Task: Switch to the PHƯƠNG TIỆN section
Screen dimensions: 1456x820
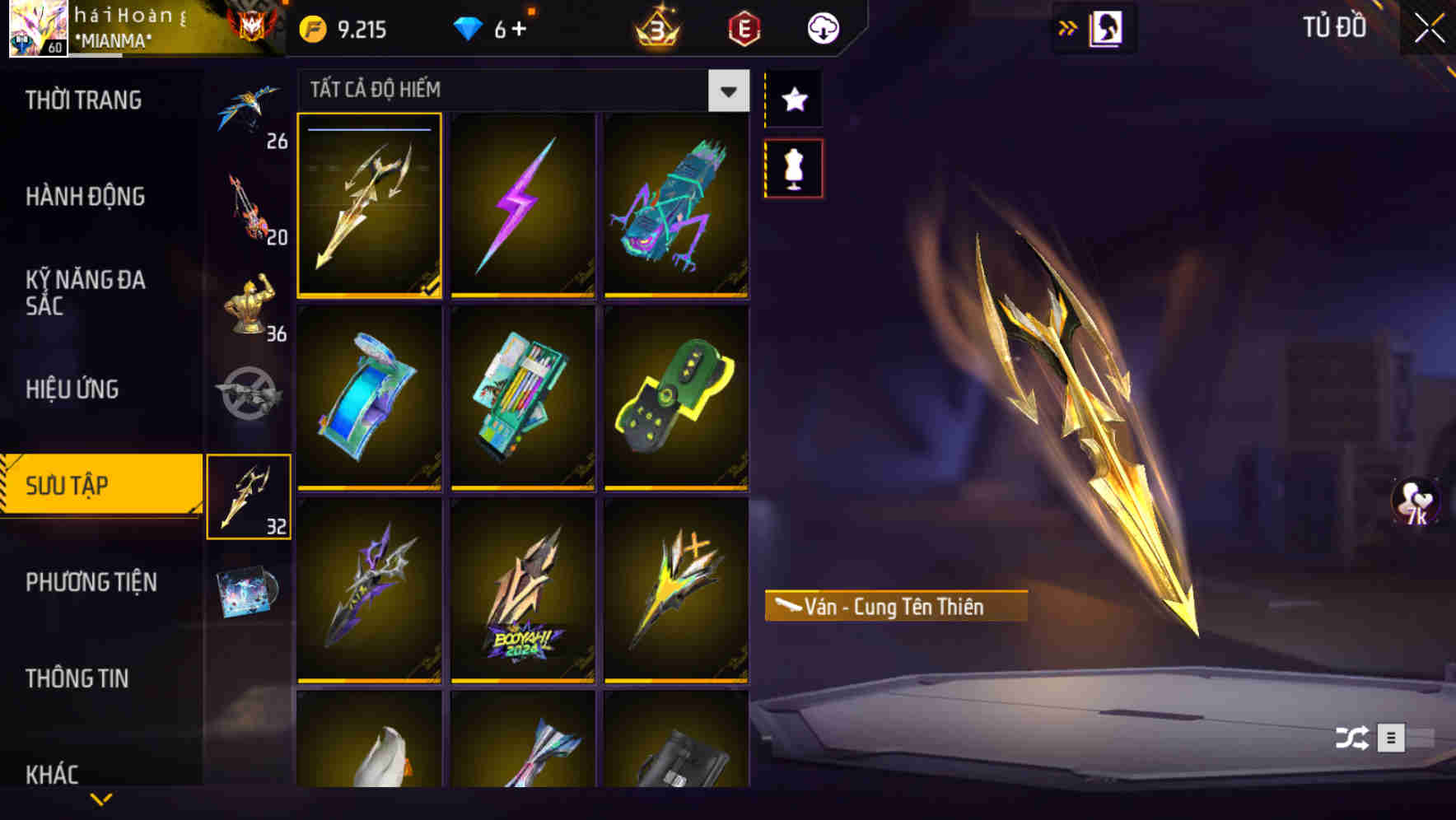Action: tap(91, 582)
